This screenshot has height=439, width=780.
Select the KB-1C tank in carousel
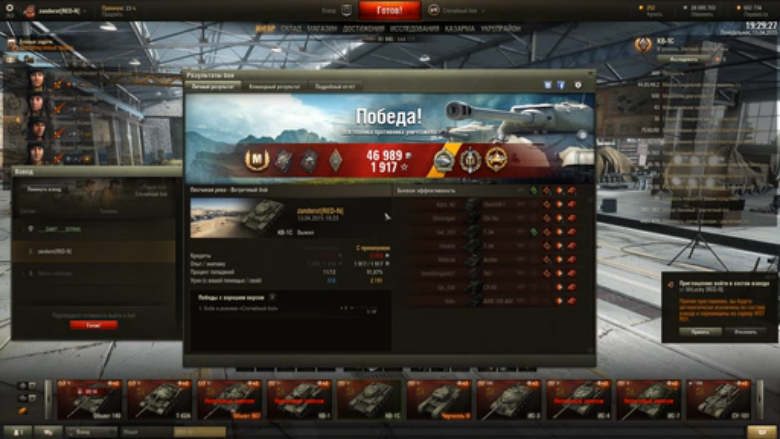point(369,400)
